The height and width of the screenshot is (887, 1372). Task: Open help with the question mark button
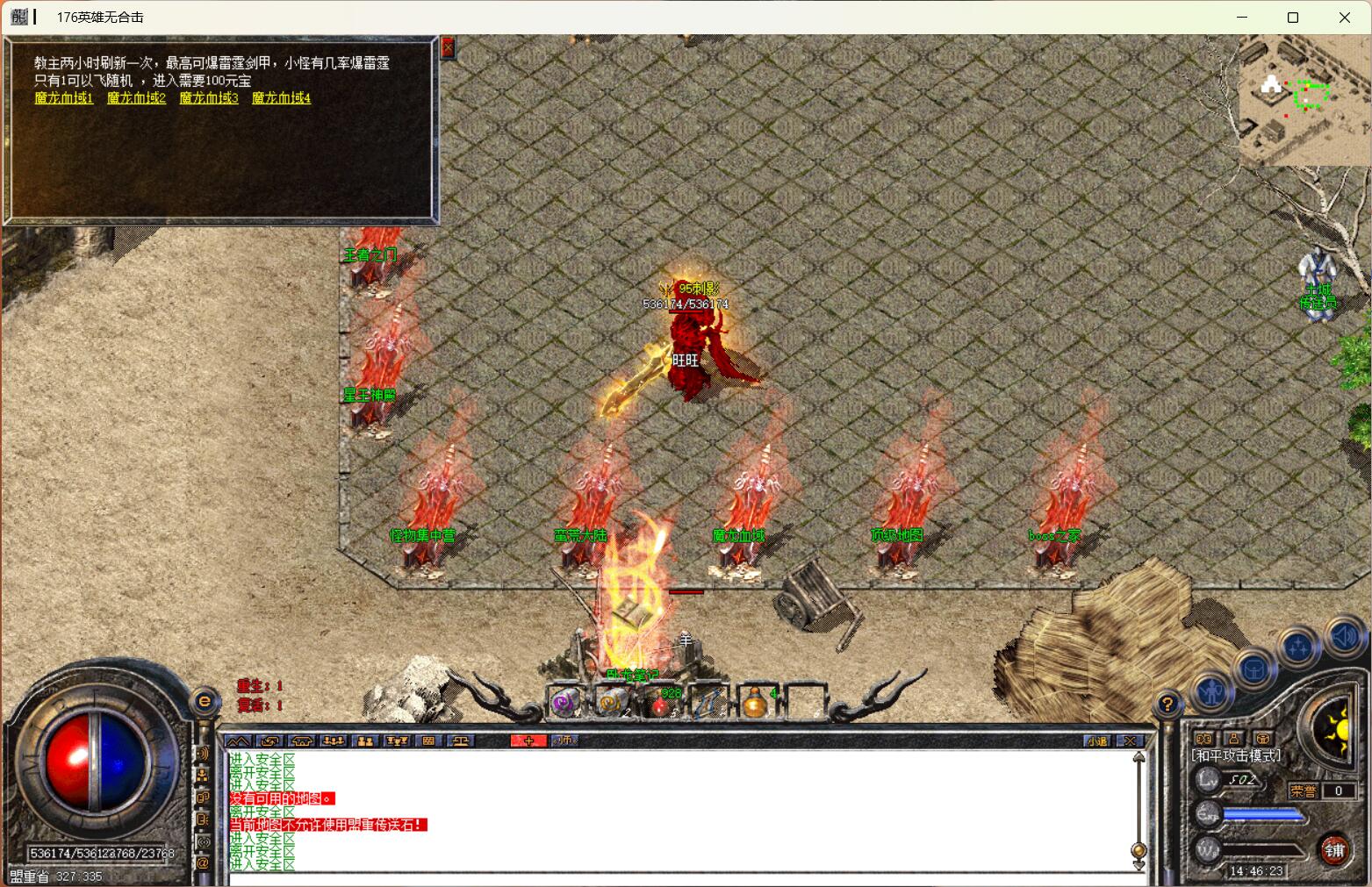pos(1167,704)
